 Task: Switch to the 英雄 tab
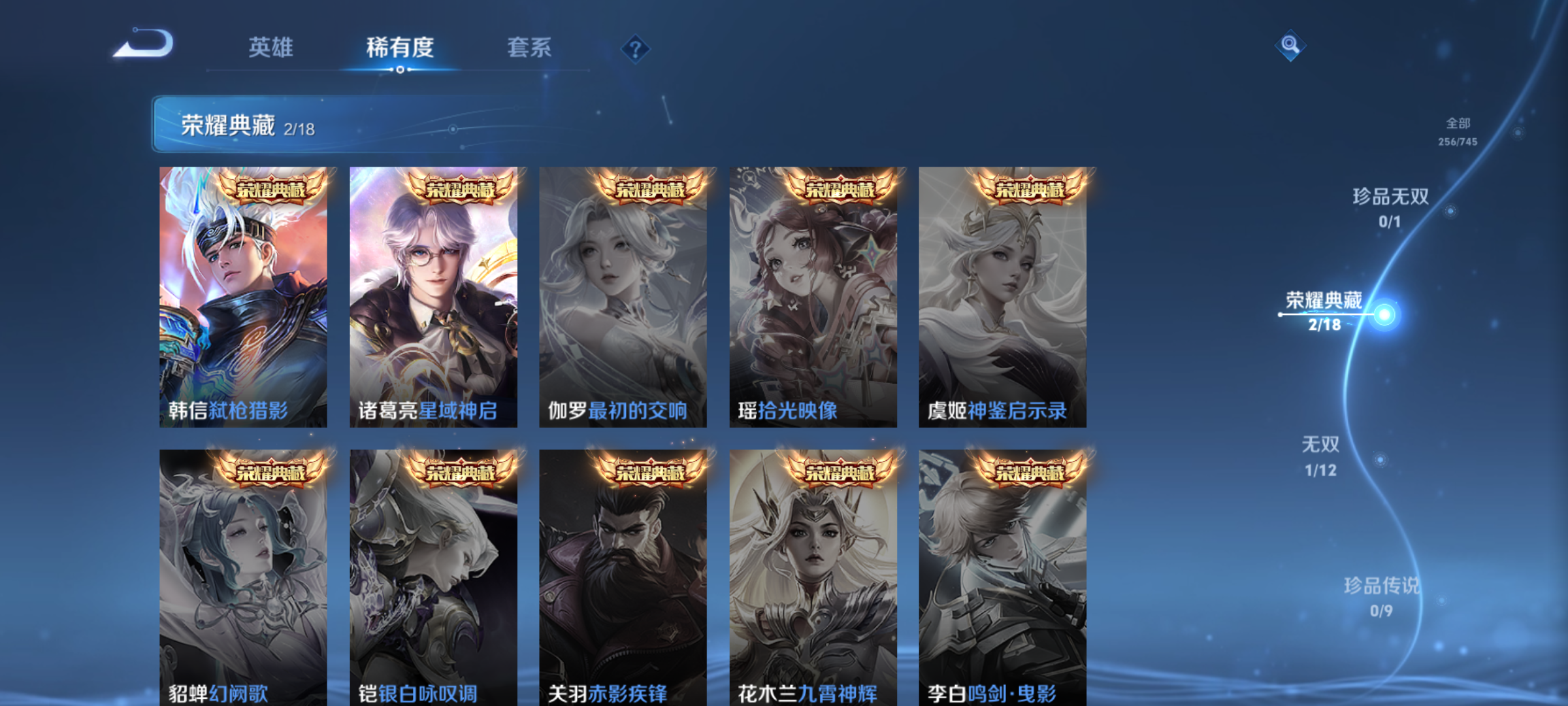[270, 47]
